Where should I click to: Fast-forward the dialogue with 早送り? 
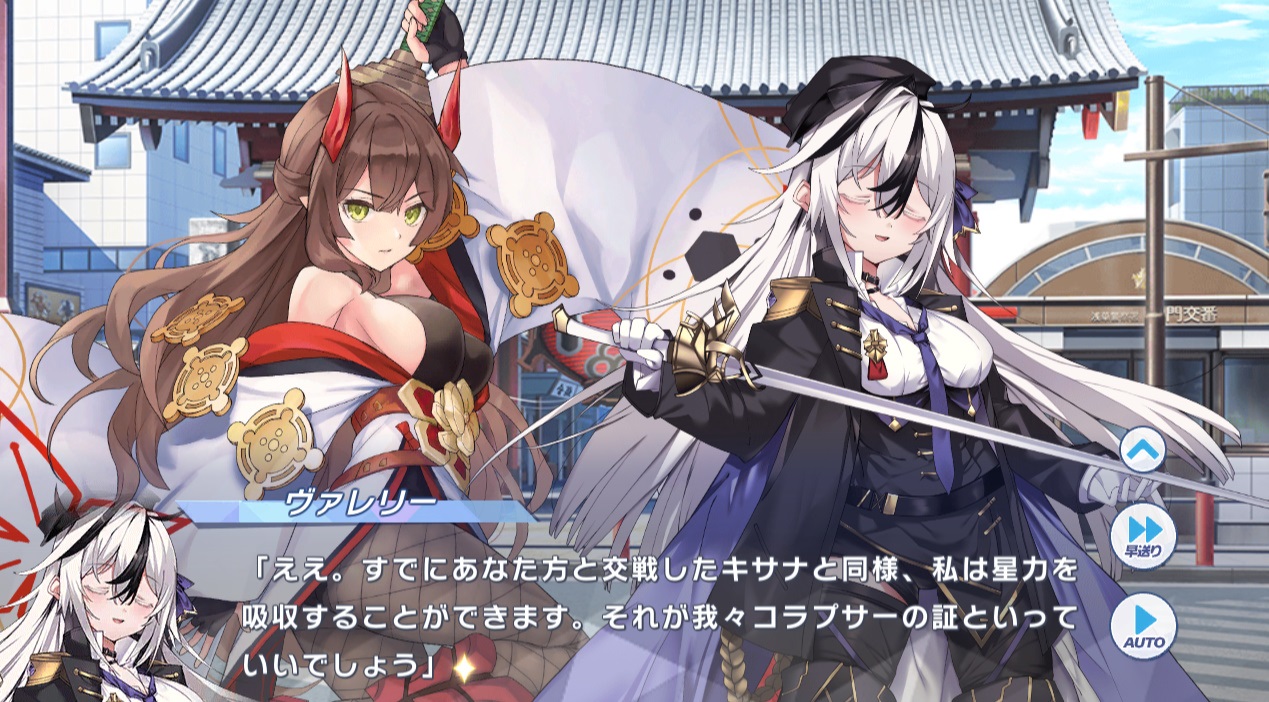tap(1140, 537)
